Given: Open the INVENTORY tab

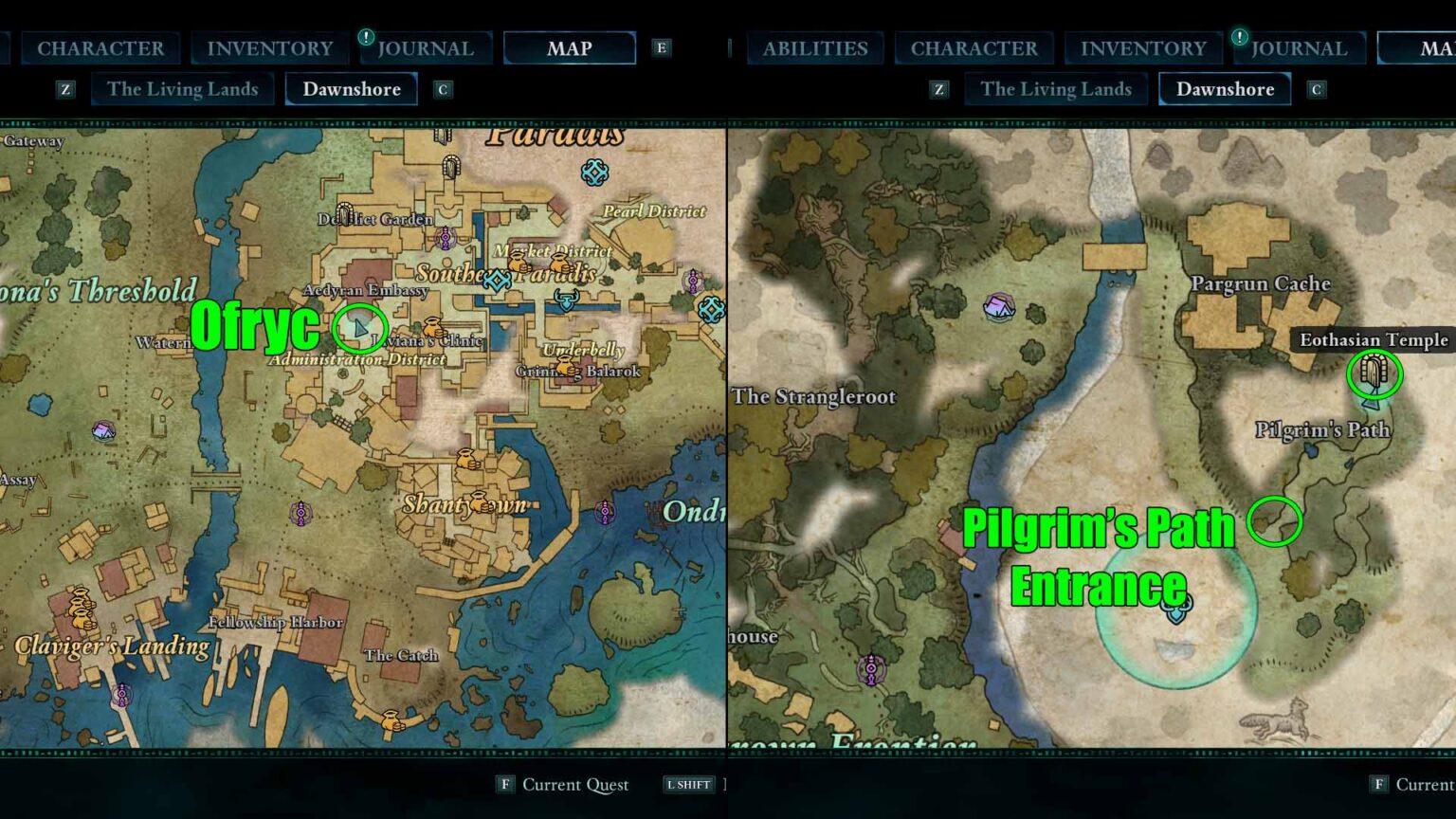Looking at the screenshot, I should click(269, 47).
